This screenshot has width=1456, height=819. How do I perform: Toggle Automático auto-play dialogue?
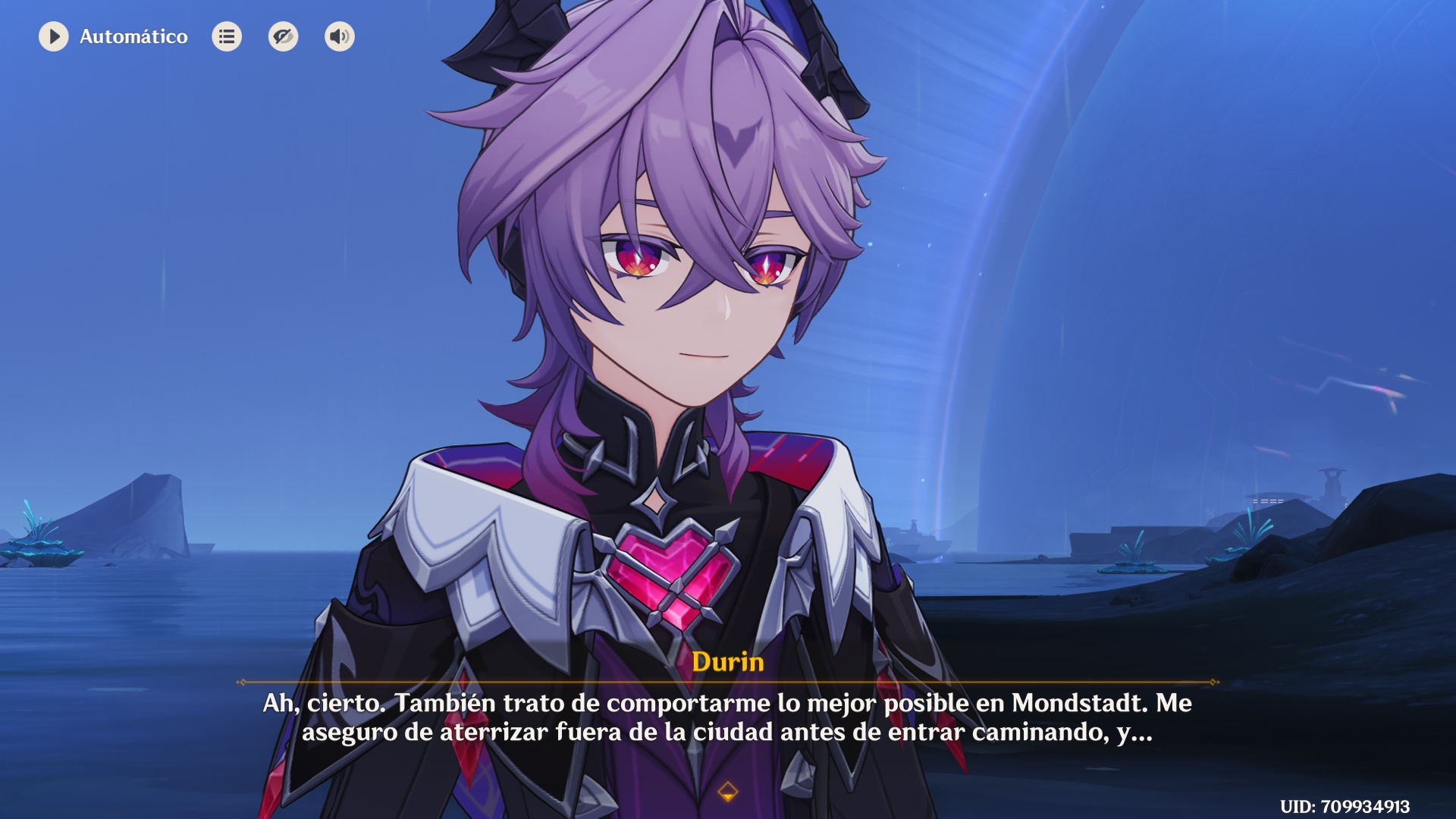(x=54, y=36)
